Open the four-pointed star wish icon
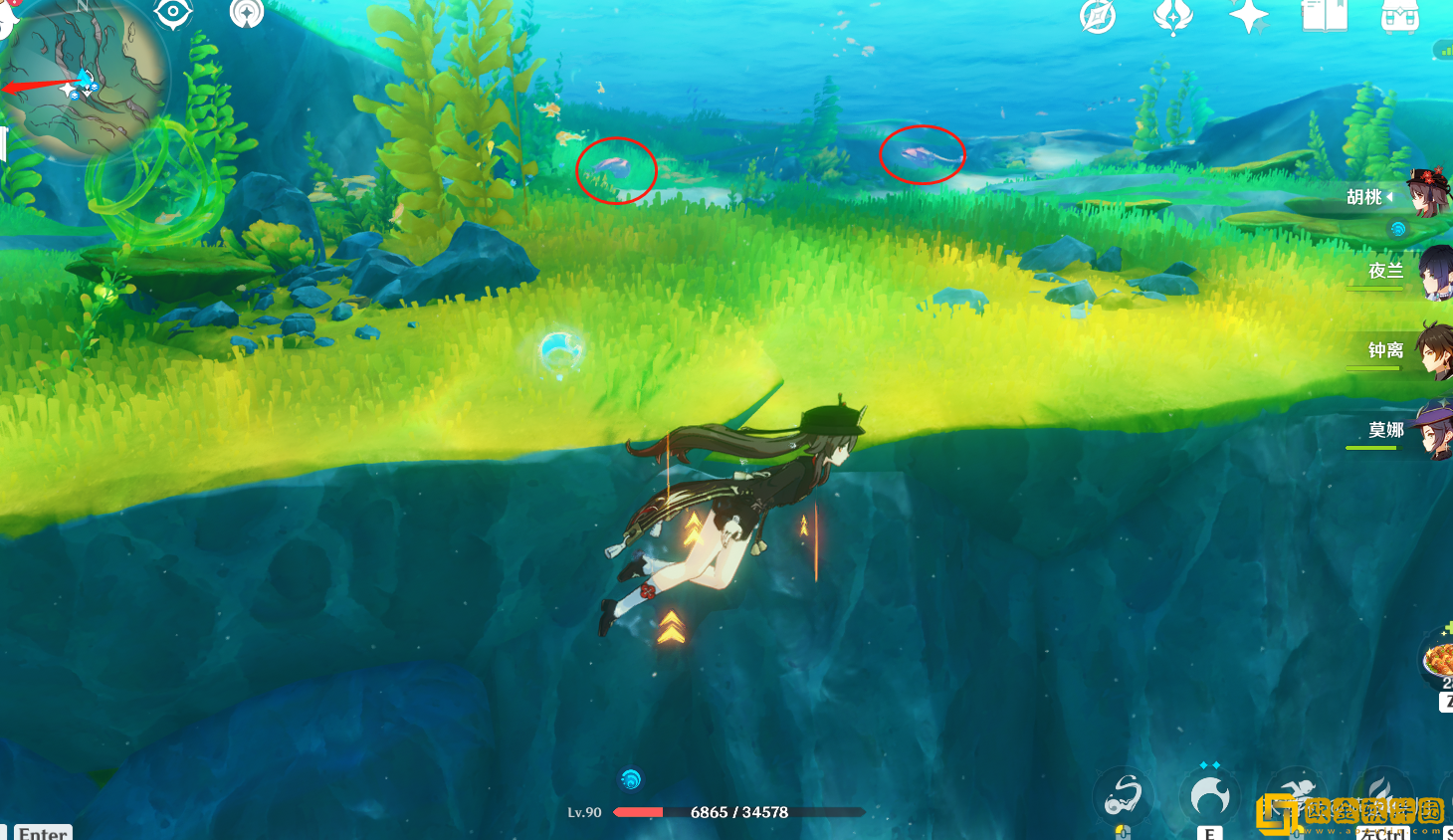 pyautogui.click(x=1248, y=16)
